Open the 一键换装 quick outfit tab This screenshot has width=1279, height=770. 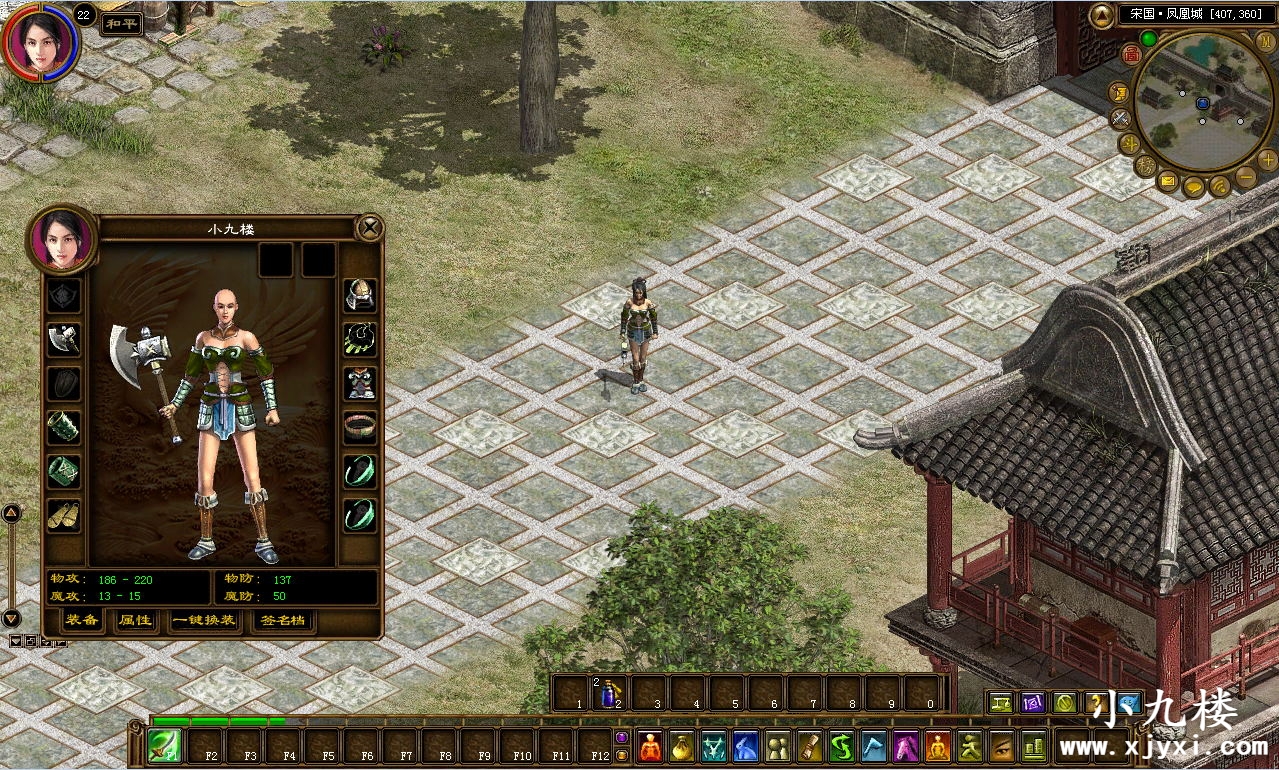click(204, 621)
